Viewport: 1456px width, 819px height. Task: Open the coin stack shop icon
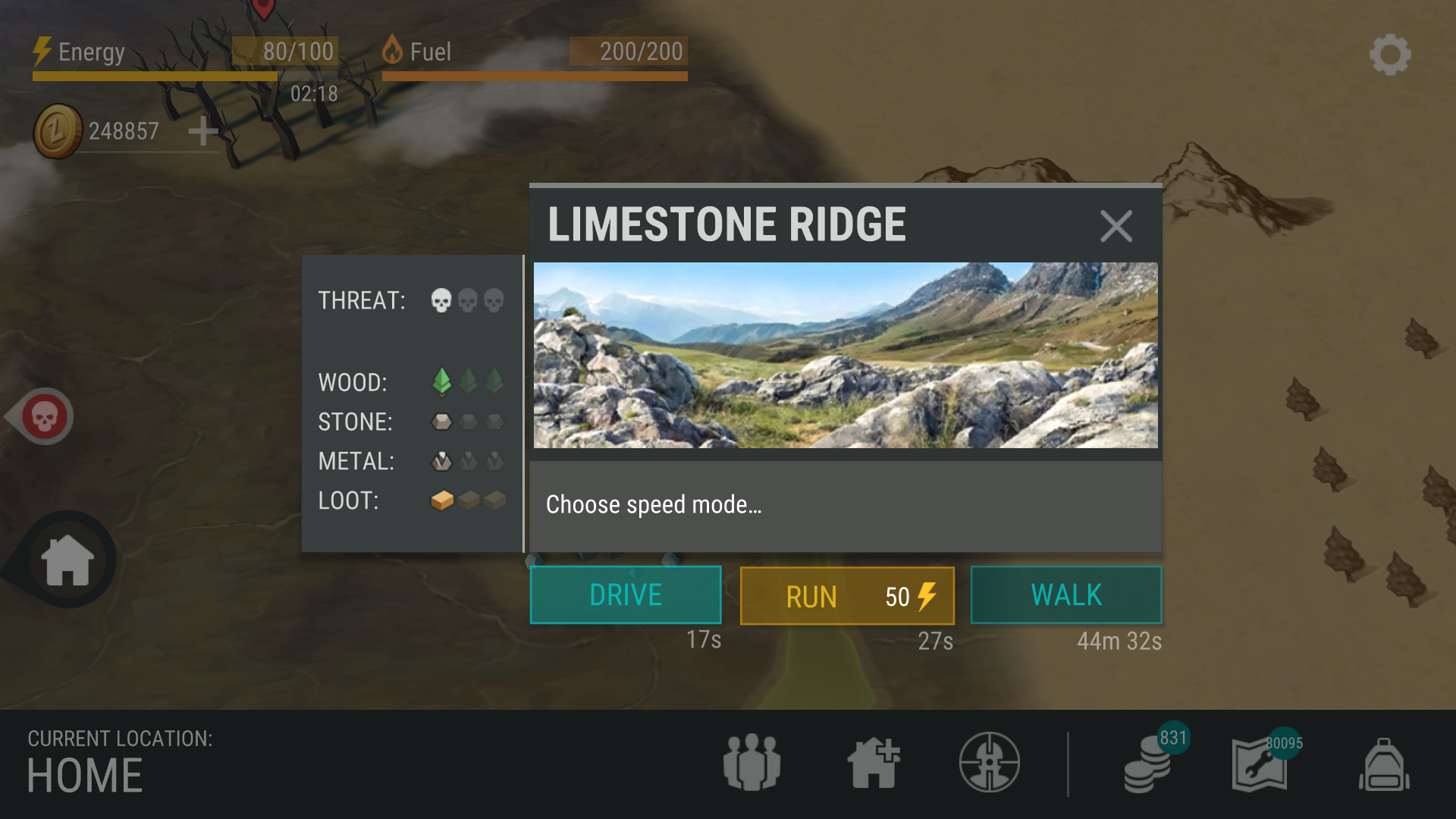1149,764
